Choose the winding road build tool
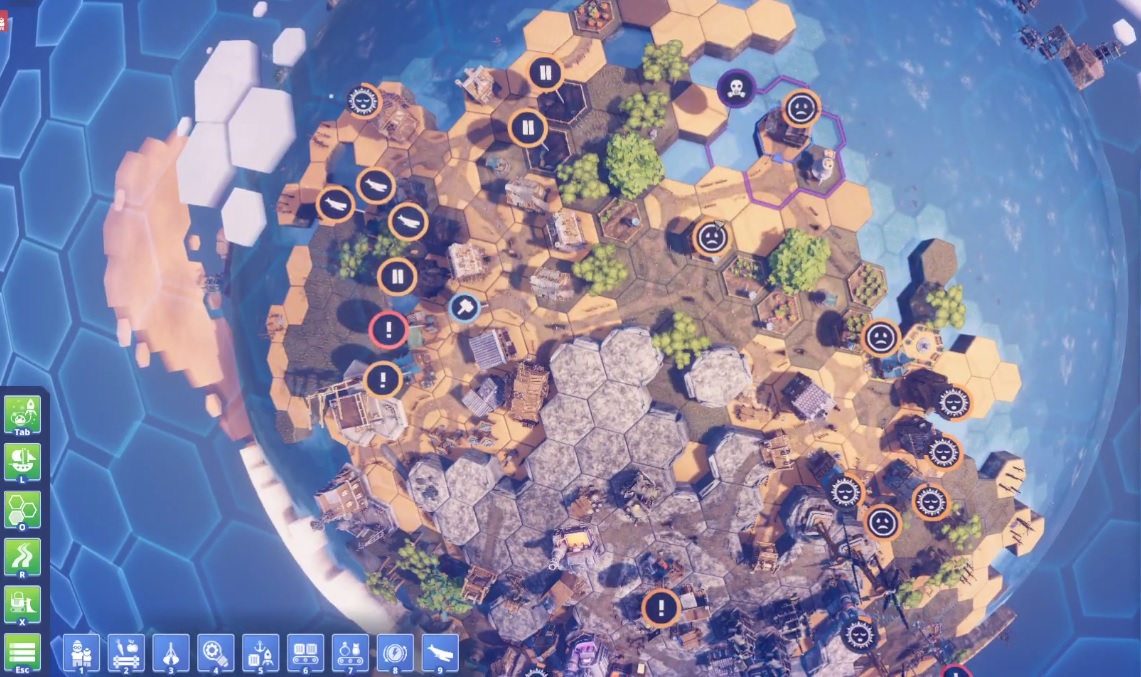 click(23, 556)
